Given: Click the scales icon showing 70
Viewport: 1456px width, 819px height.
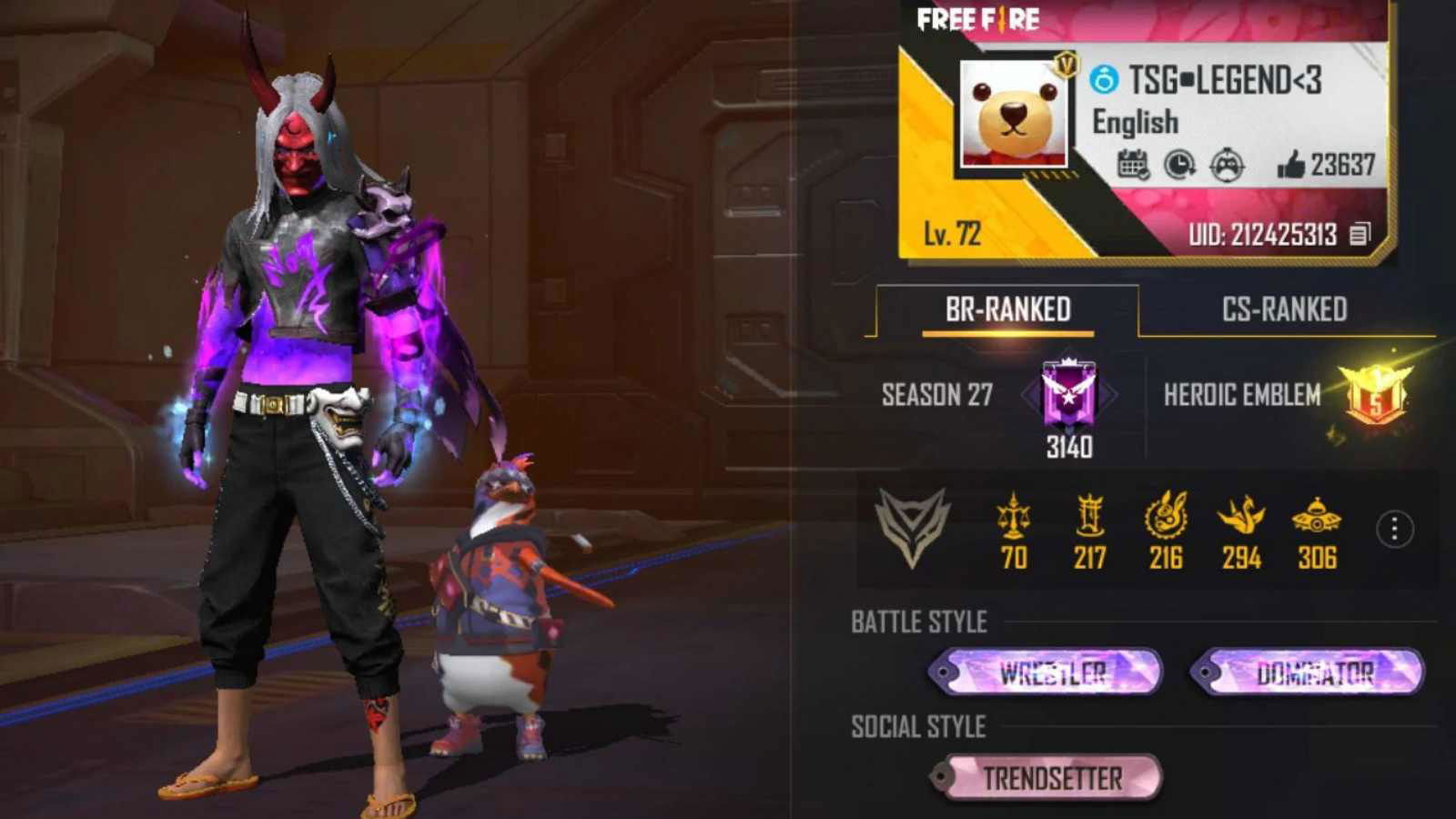Looking at the screenshot, I should (x=1013, y=517).
